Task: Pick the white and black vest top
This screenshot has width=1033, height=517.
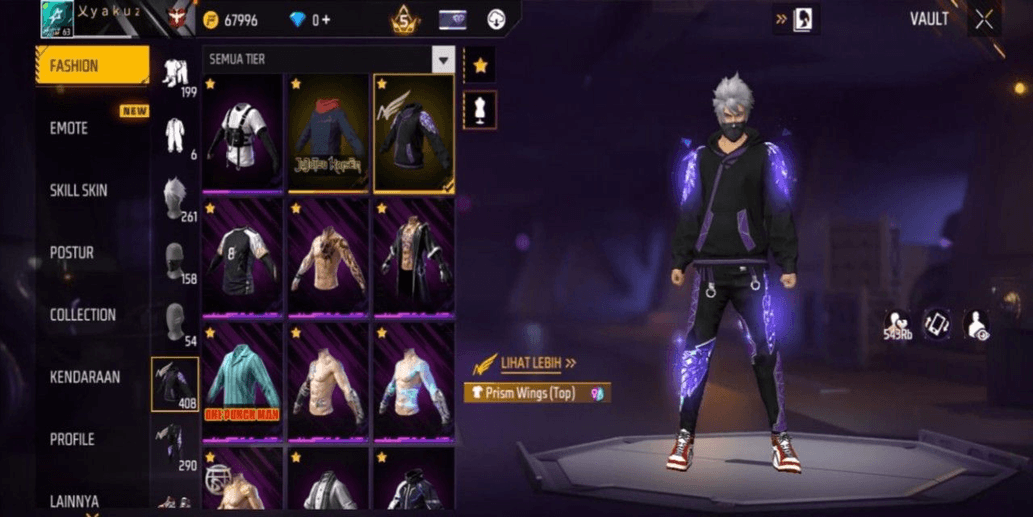Action: pyautogui.click(x=243, y=133)
